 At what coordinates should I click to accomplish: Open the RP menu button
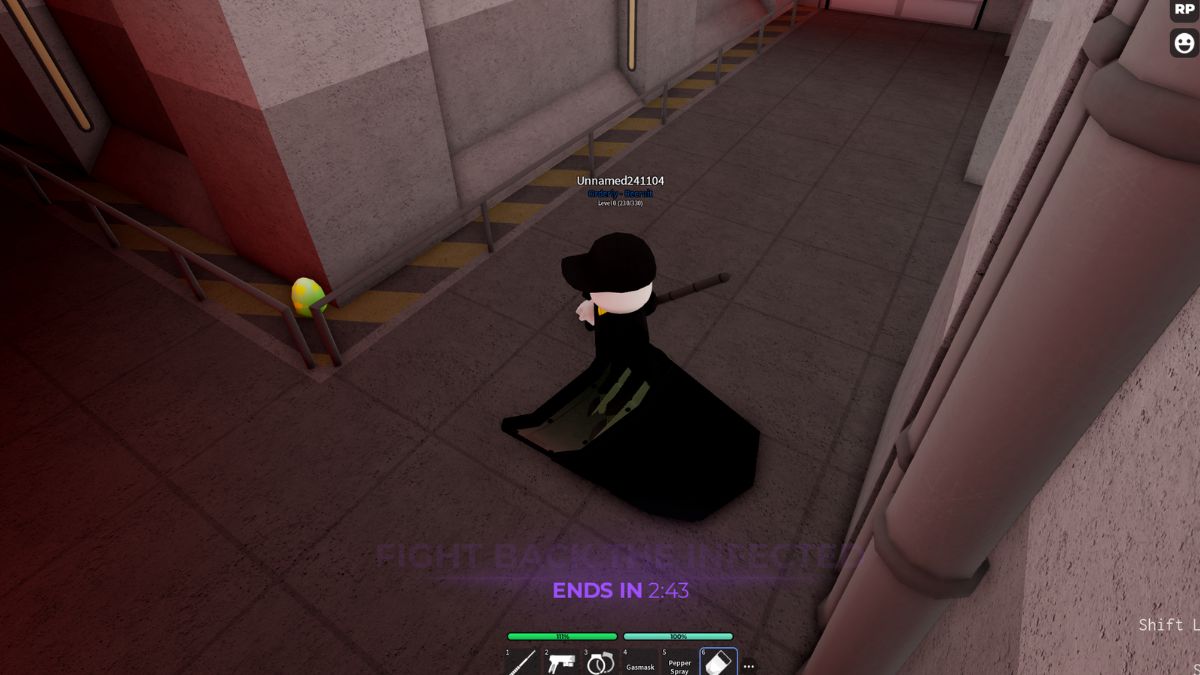(1184, 10)
